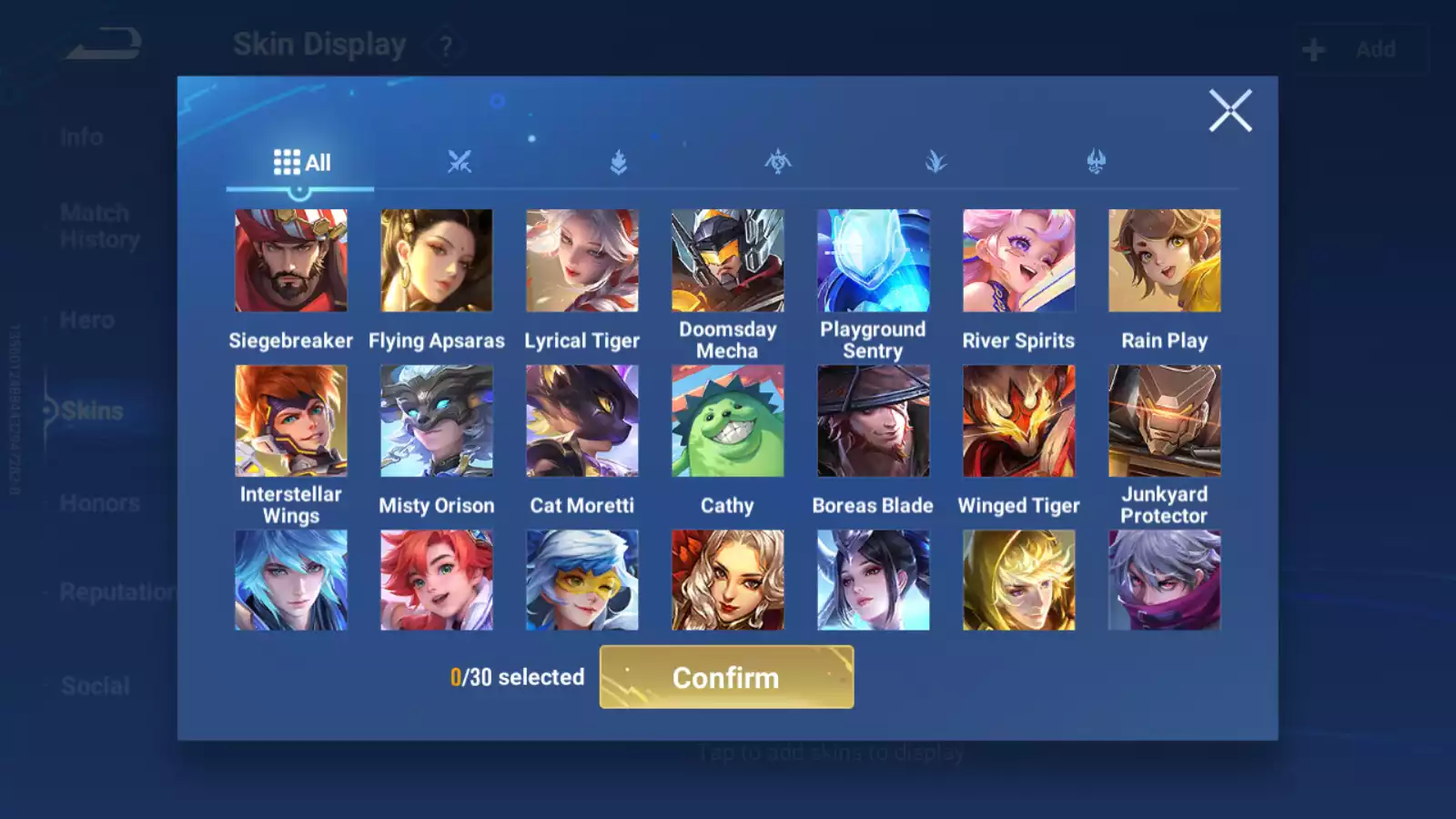
Task: Close the skin selection popup
Action: pyautogui.click(x=1230, y=111)
